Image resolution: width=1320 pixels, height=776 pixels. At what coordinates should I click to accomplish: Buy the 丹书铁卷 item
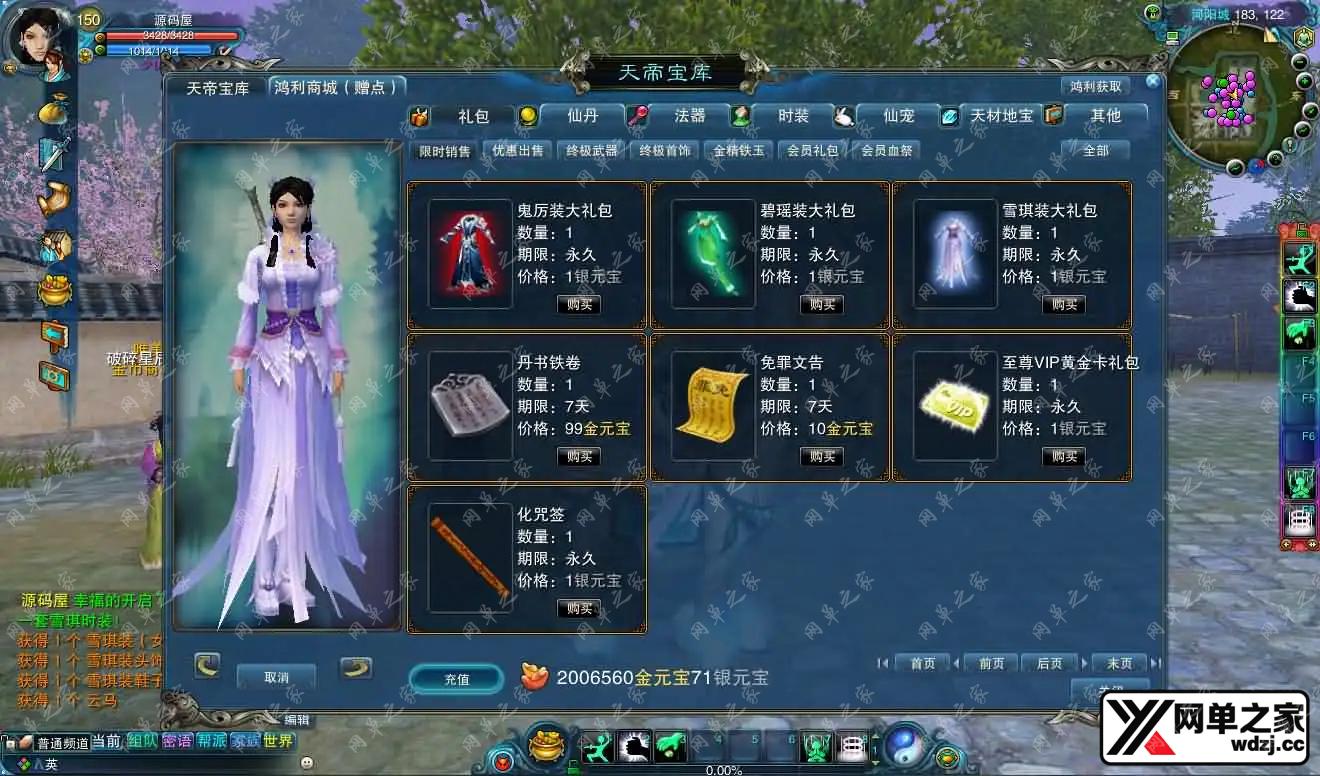(579, 456)
